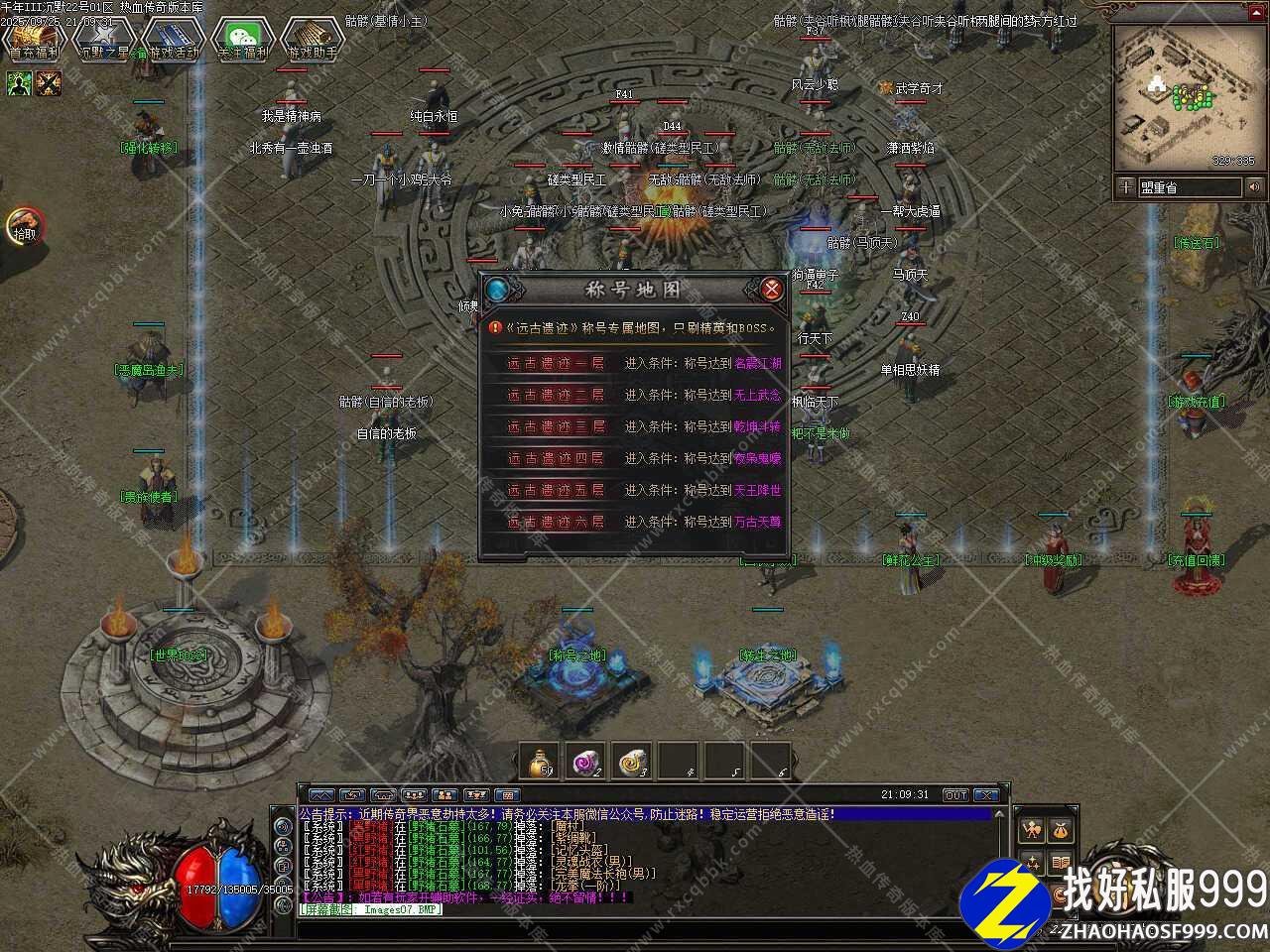Open the minimap

pos(1184,97)
